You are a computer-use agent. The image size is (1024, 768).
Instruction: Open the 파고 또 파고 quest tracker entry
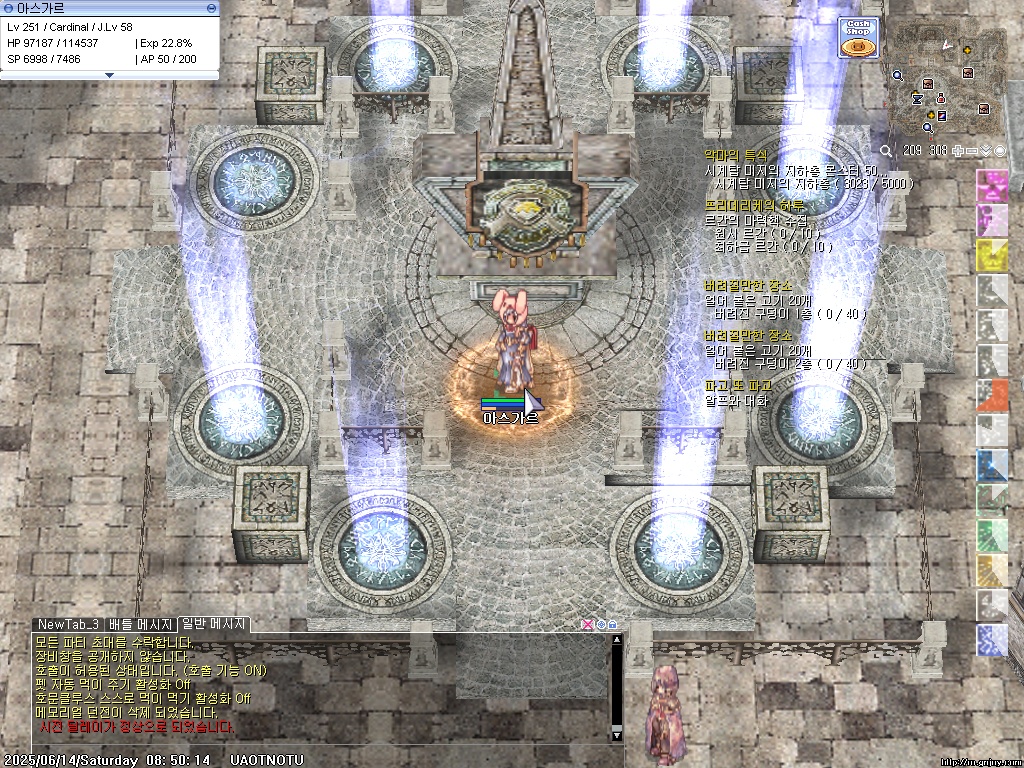[737, 385]
